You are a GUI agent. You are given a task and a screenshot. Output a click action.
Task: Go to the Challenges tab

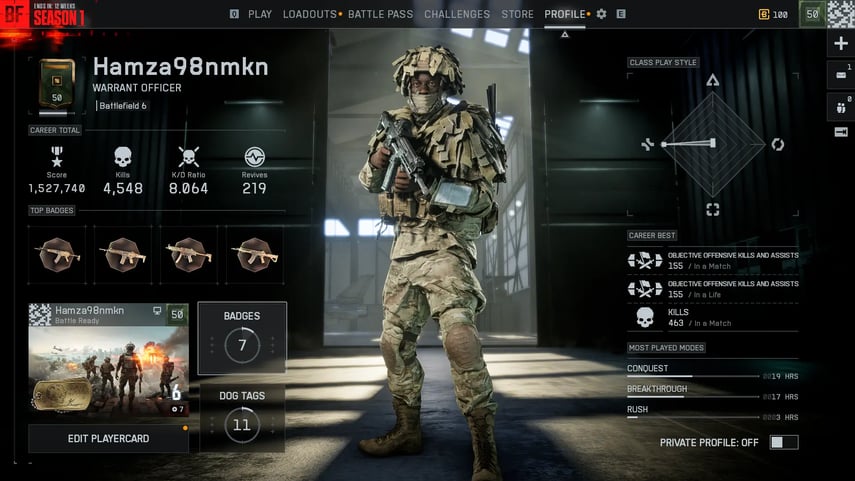457,14
